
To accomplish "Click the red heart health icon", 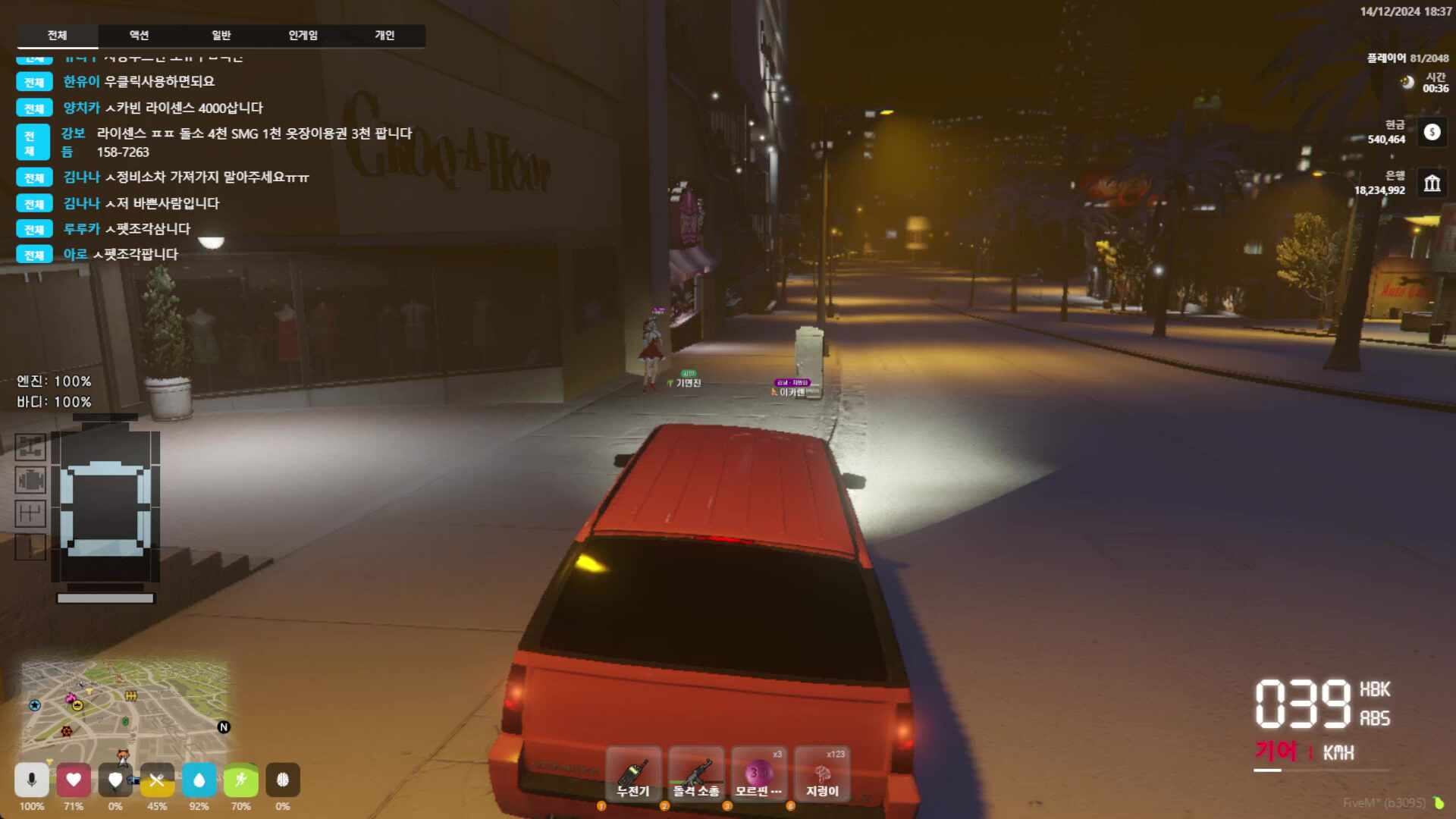I will click(x=74, y=780).
